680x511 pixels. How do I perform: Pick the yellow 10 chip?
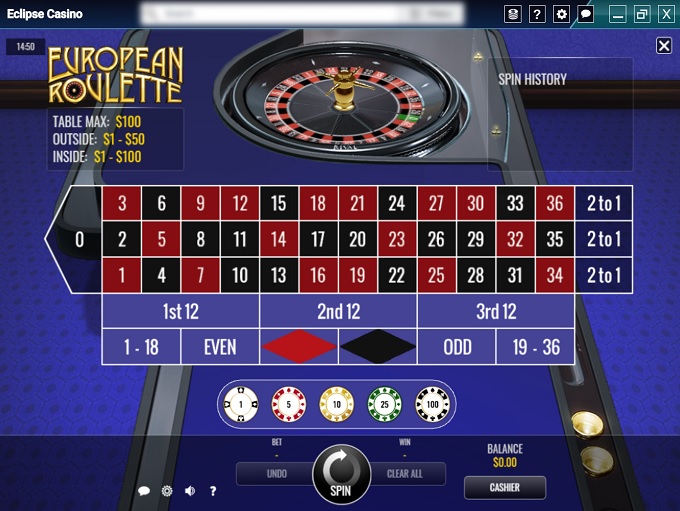pos(336,404)
